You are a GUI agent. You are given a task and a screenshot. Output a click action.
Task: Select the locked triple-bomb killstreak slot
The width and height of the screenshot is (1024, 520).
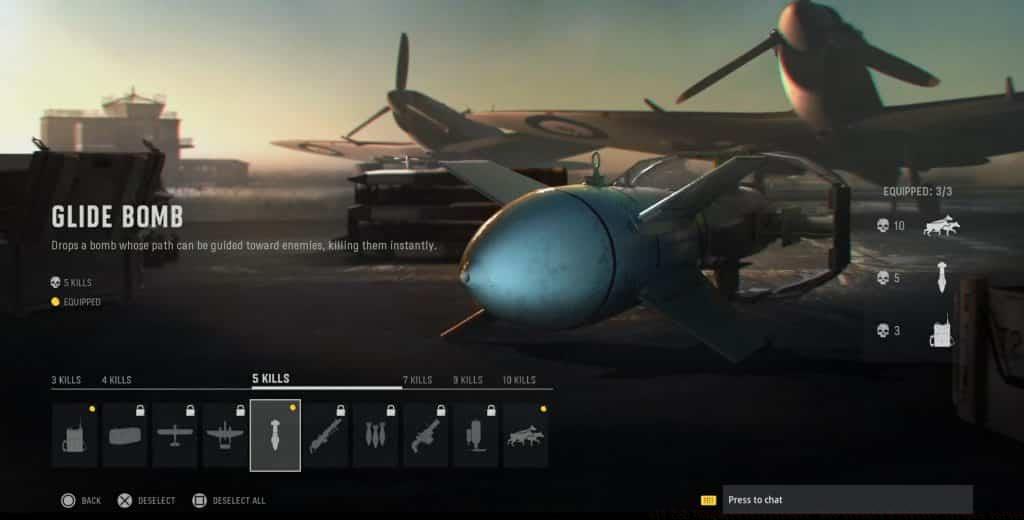(x=375, y=435)
